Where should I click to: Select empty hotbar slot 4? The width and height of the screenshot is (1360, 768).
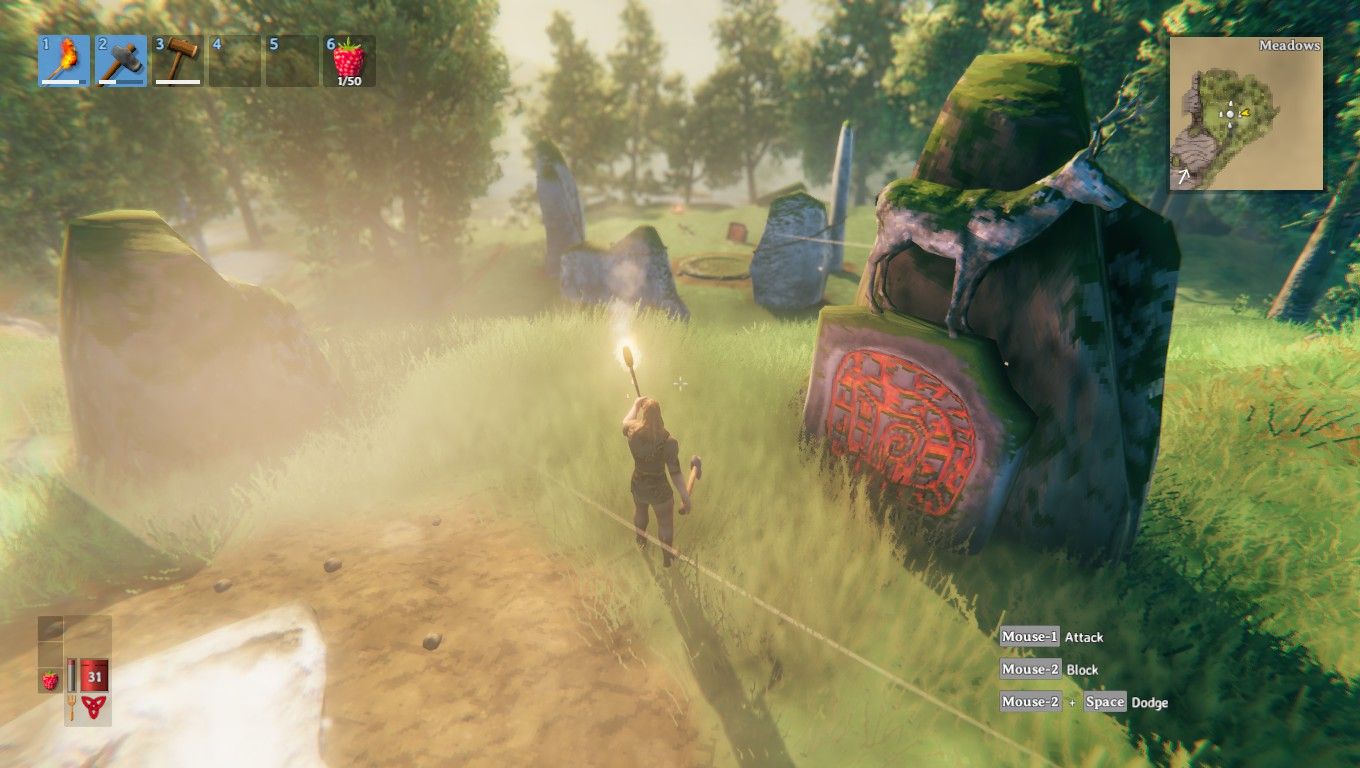click(x=235, y=61)
